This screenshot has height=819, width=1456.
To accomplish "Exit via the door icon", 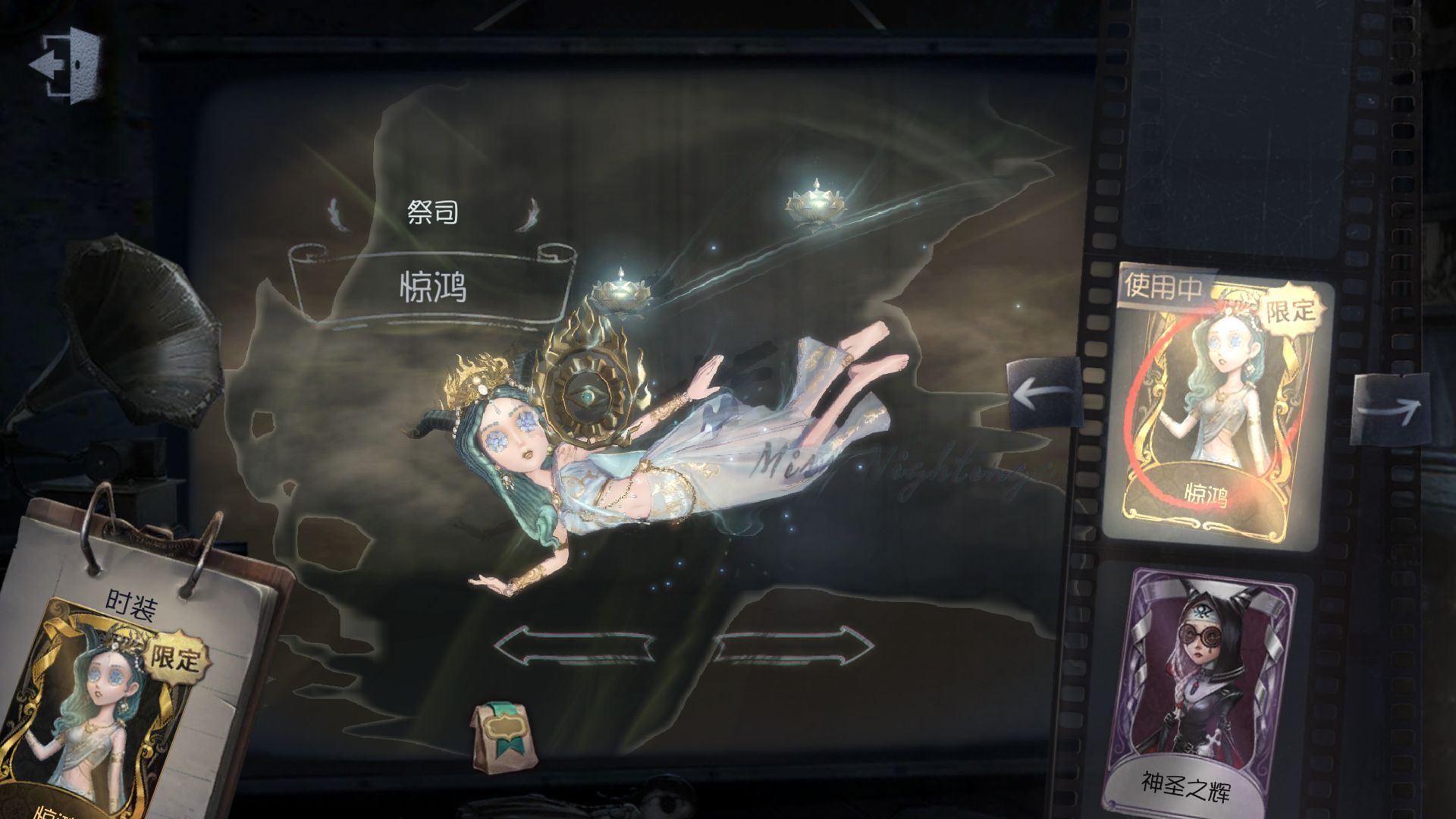I will (67, 65).
